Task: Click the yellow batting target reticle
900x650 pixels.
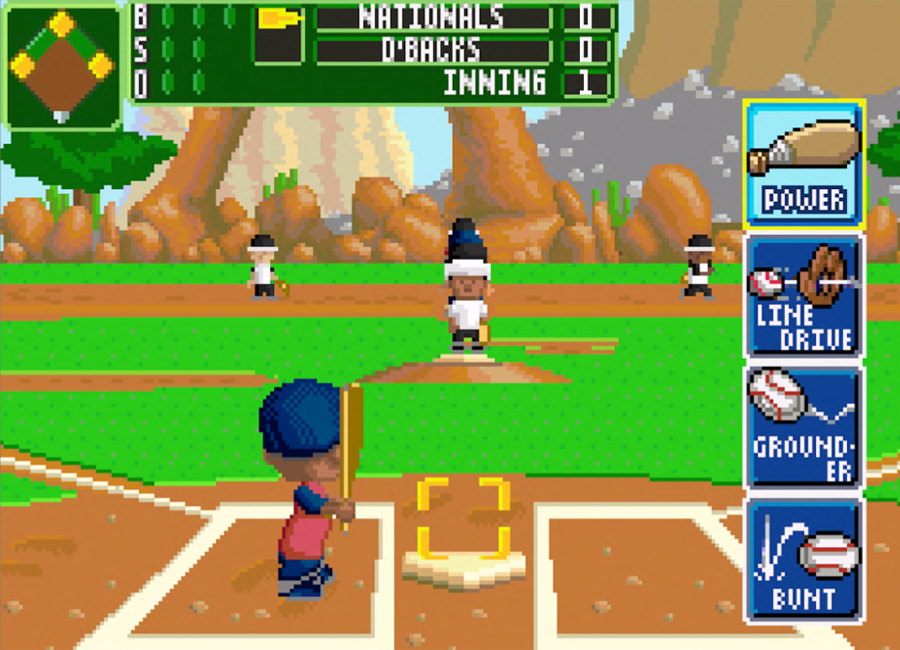Action: [x=464, y=517]
